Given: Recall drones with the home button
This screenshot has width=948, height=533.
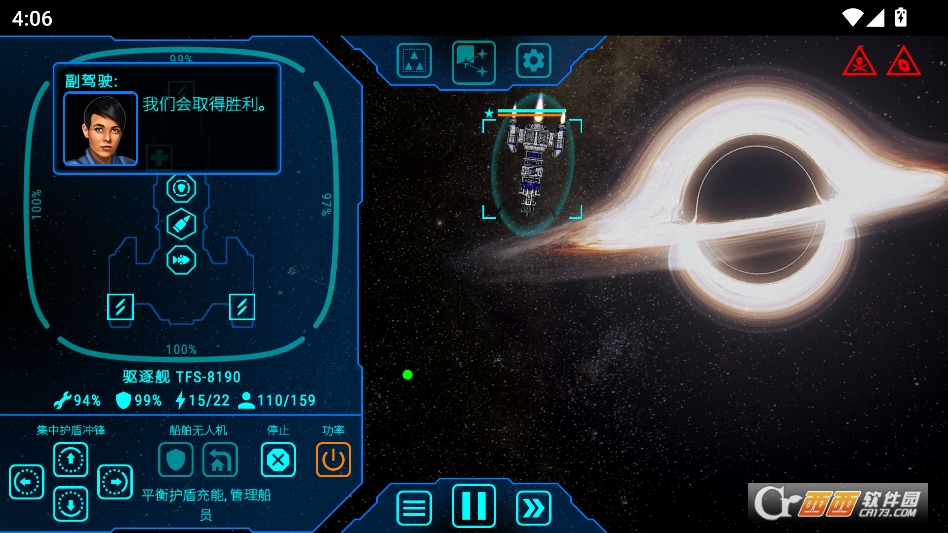Looking at the screenshot, I should [220, 460].
